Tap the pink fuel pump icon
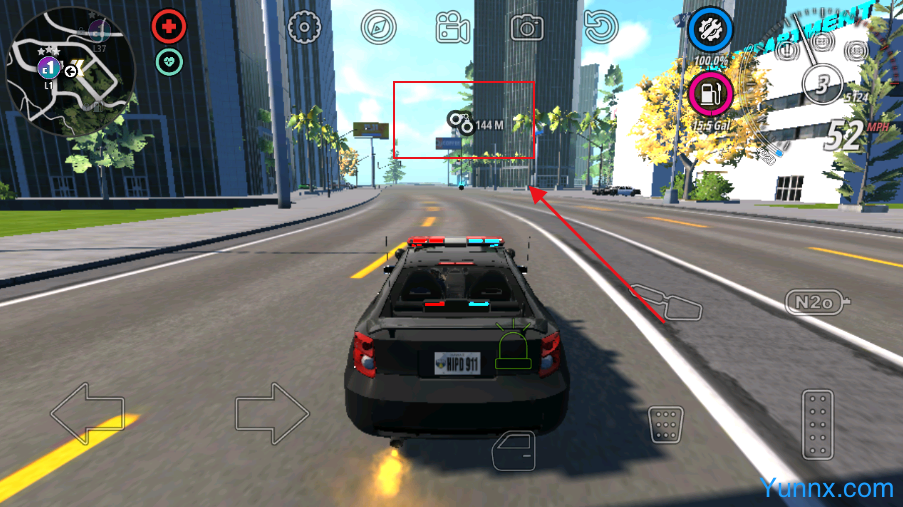903x507 pixels. 711,94
